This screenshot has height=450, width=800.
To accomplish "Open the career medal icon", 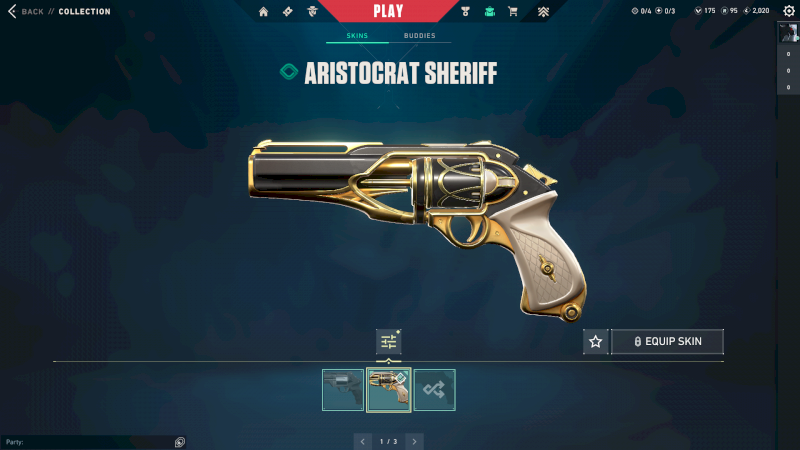I will click(x=466, y=12).
